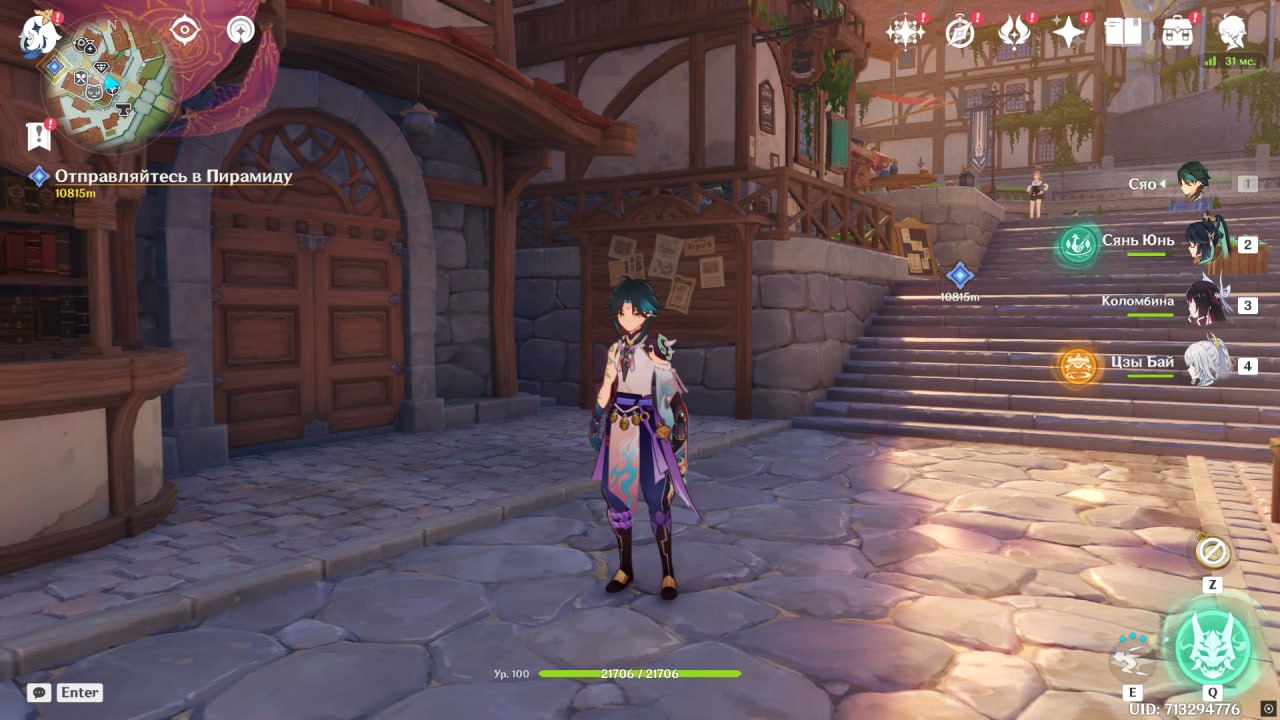The width and height of the screenshot is (1280, 720).
Task: Open the compass events icon
Action: click(x=960, y=32)
